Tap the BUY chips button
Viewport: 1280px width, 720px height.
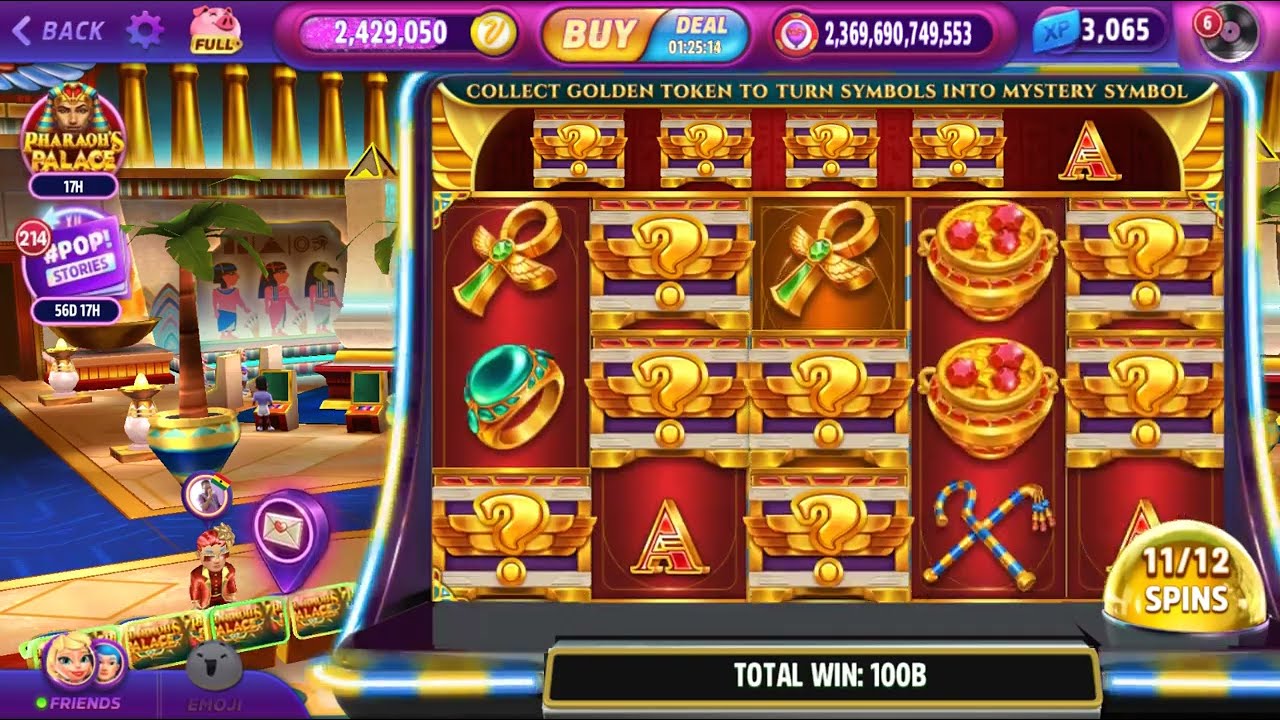pos(598,34)
